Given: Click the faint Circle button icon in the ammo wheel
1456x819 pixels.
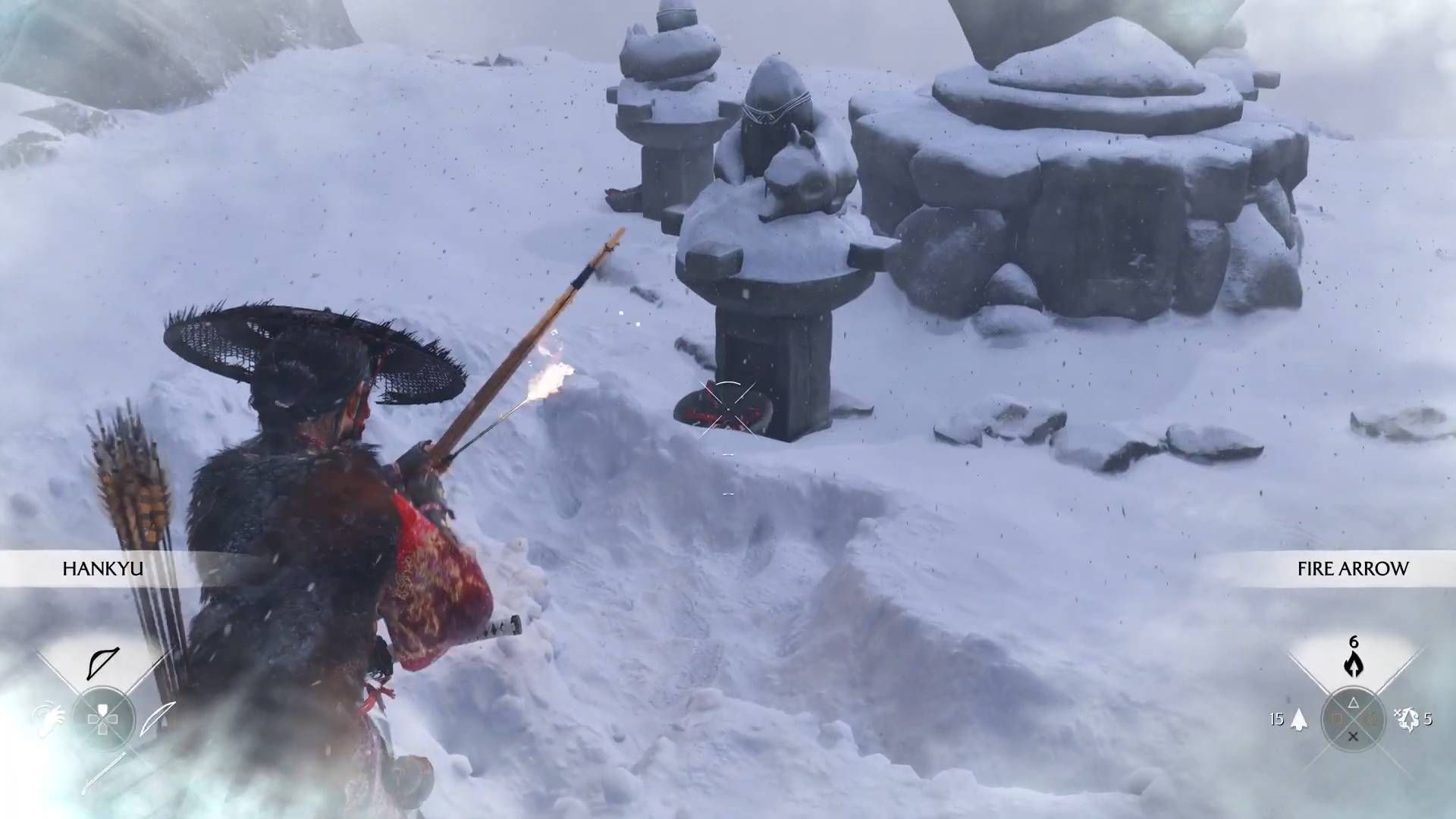Looking at the screenshot, I should 1373,719.
